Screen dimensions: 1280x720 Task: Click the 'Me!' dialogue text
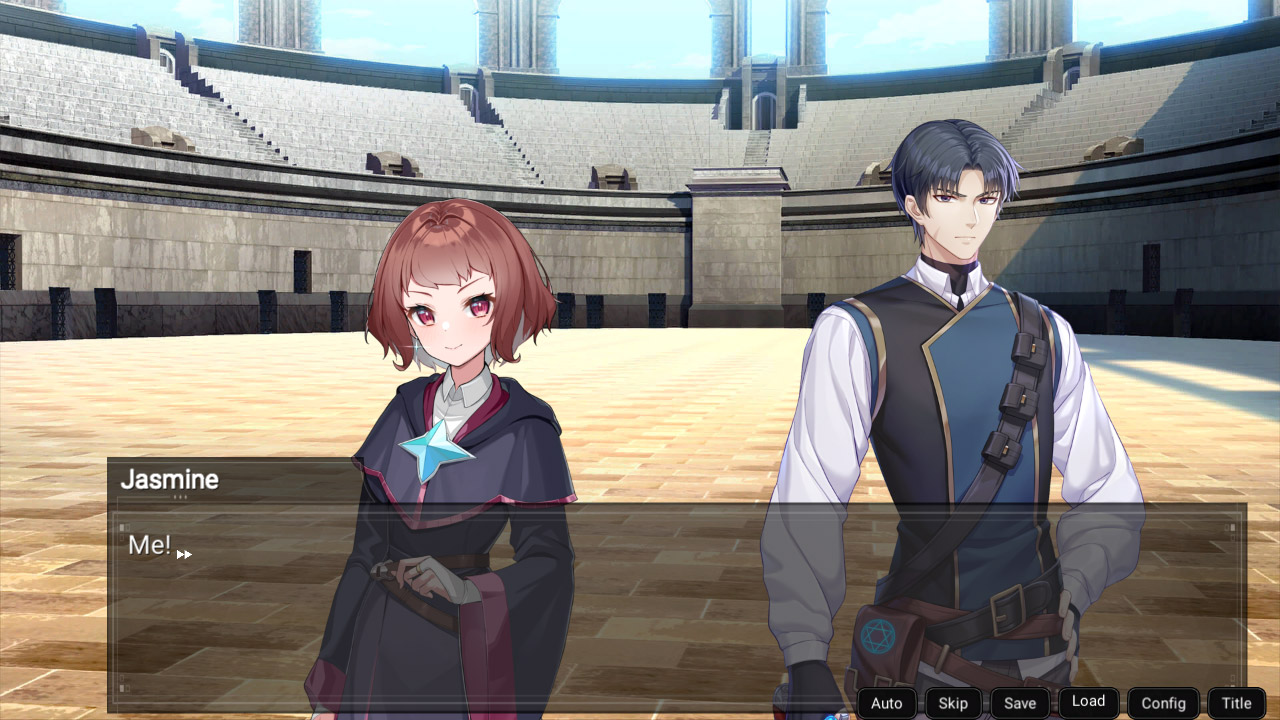148,545
